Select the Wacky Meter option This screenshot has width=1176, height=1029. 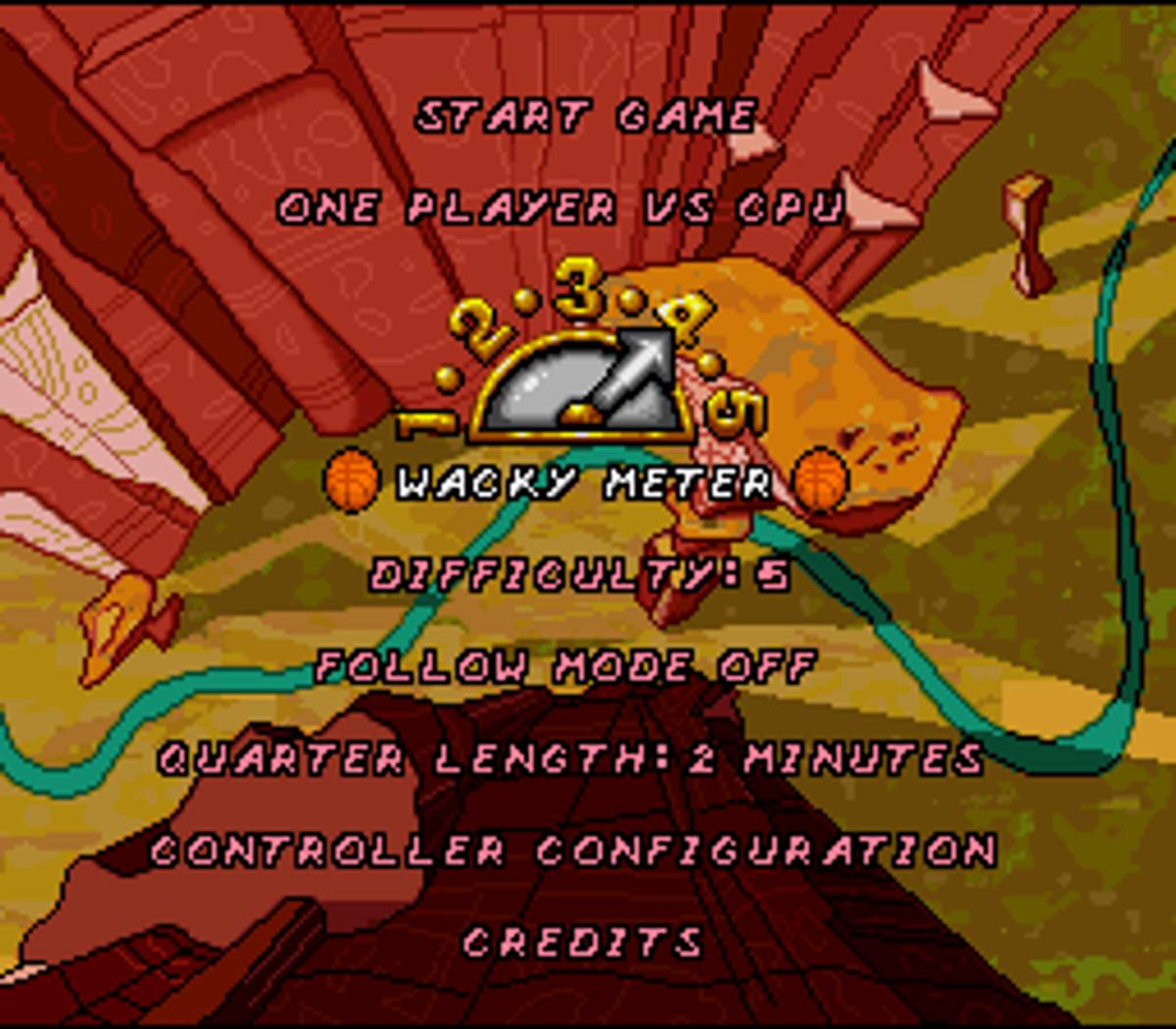click(584, 482)
